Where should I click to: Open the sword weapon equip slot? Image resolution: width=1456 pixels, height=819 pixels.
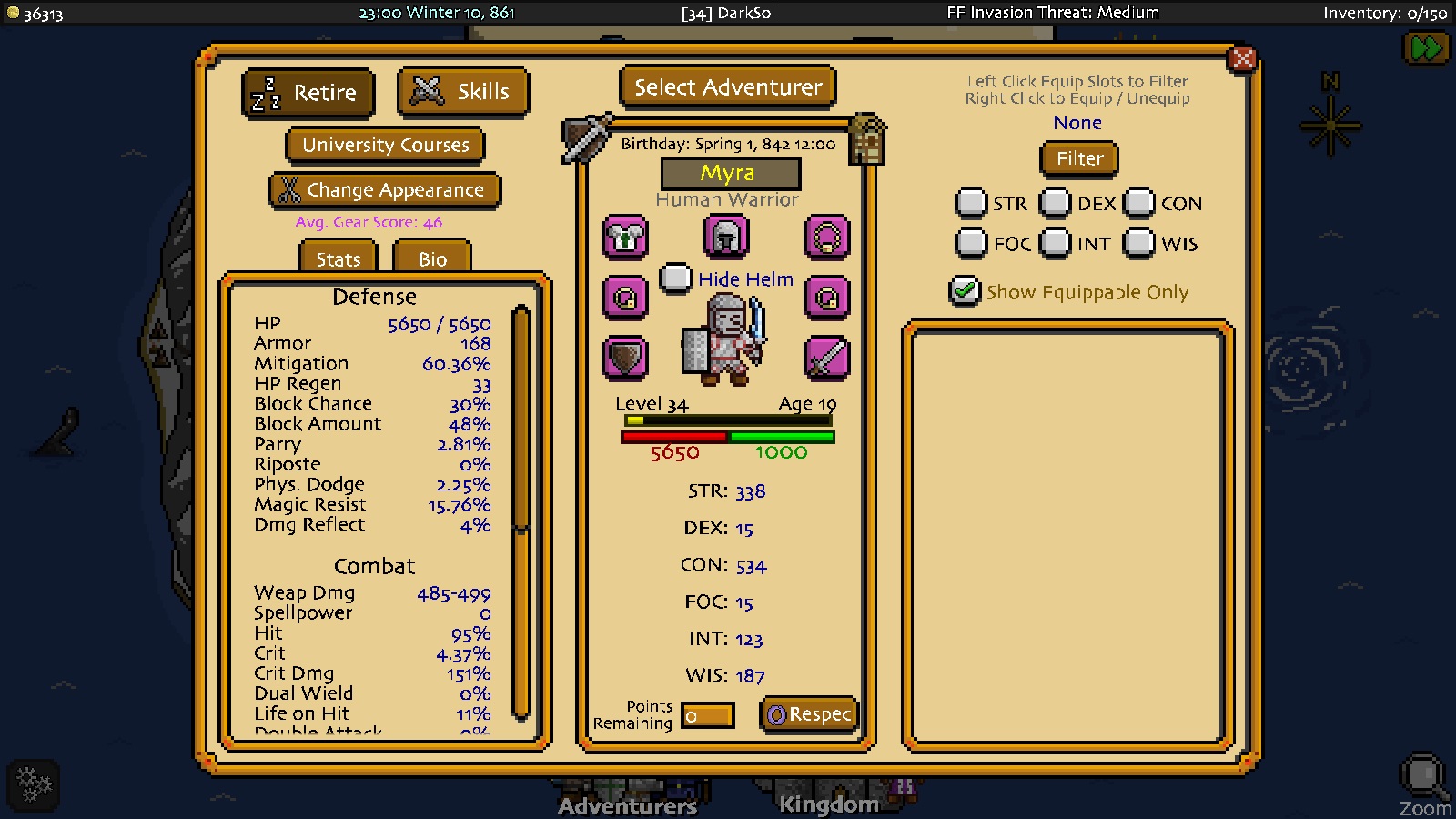click(x=826, y=359)
